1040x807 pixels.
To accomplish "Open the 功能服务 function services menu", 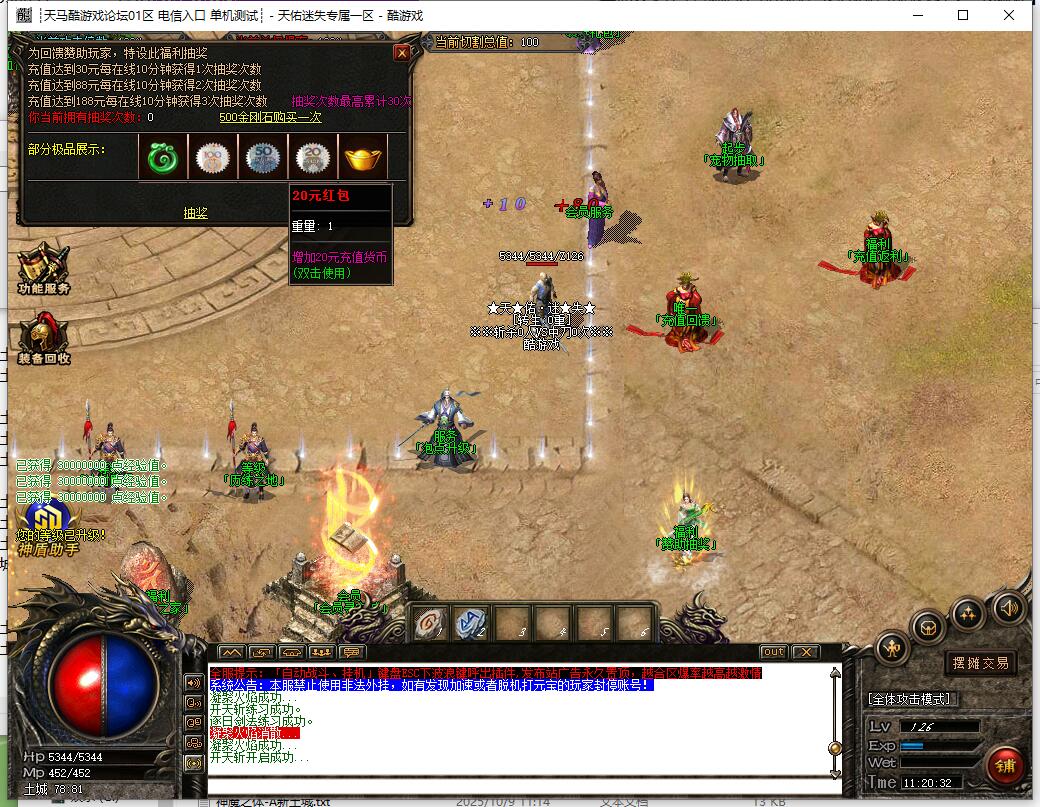I will 43,268.
